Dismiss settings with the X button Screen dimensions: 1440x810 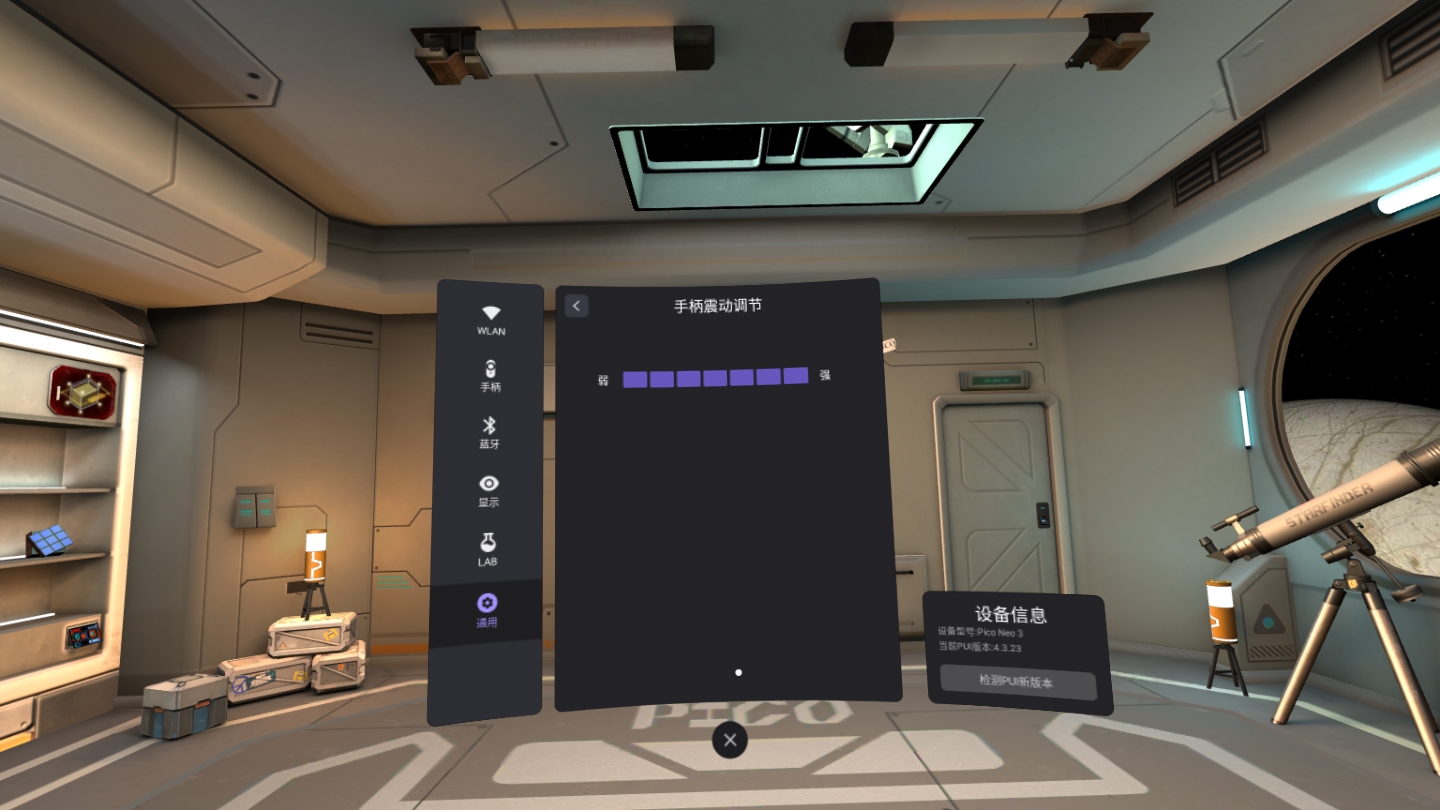729,740
